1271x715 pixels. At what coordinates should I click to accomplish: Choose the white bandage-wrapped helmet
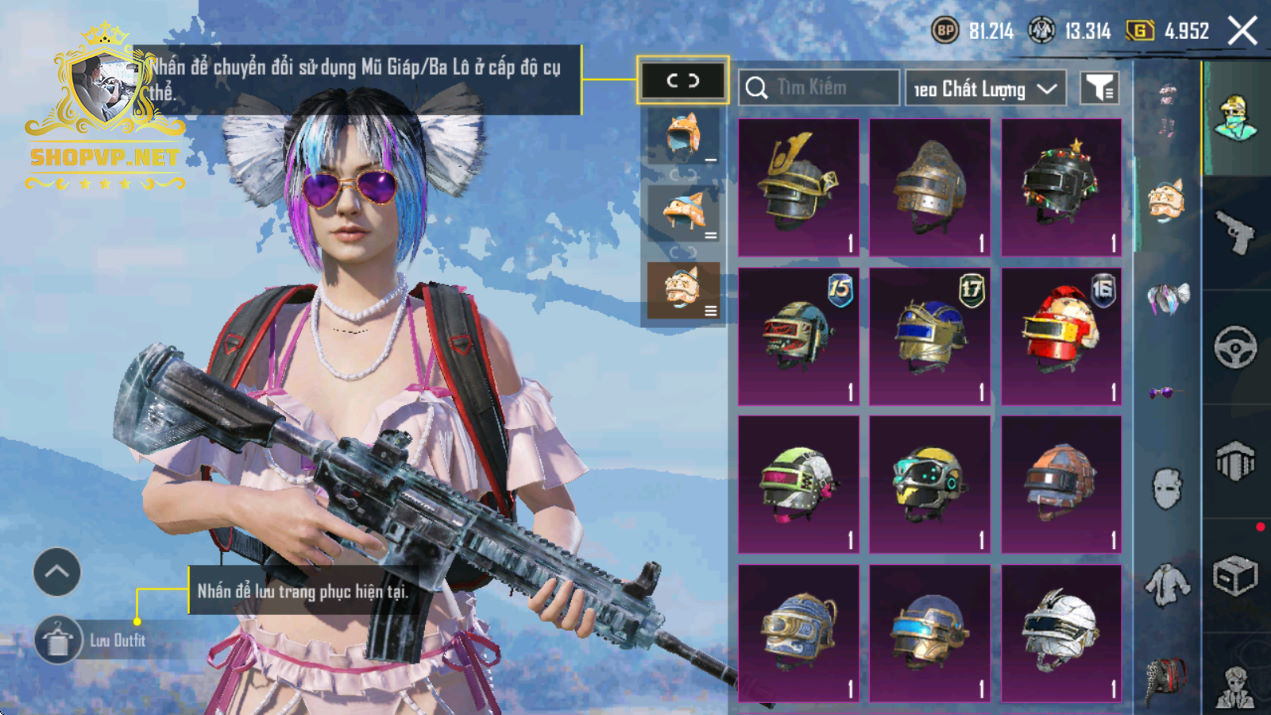1061,632
